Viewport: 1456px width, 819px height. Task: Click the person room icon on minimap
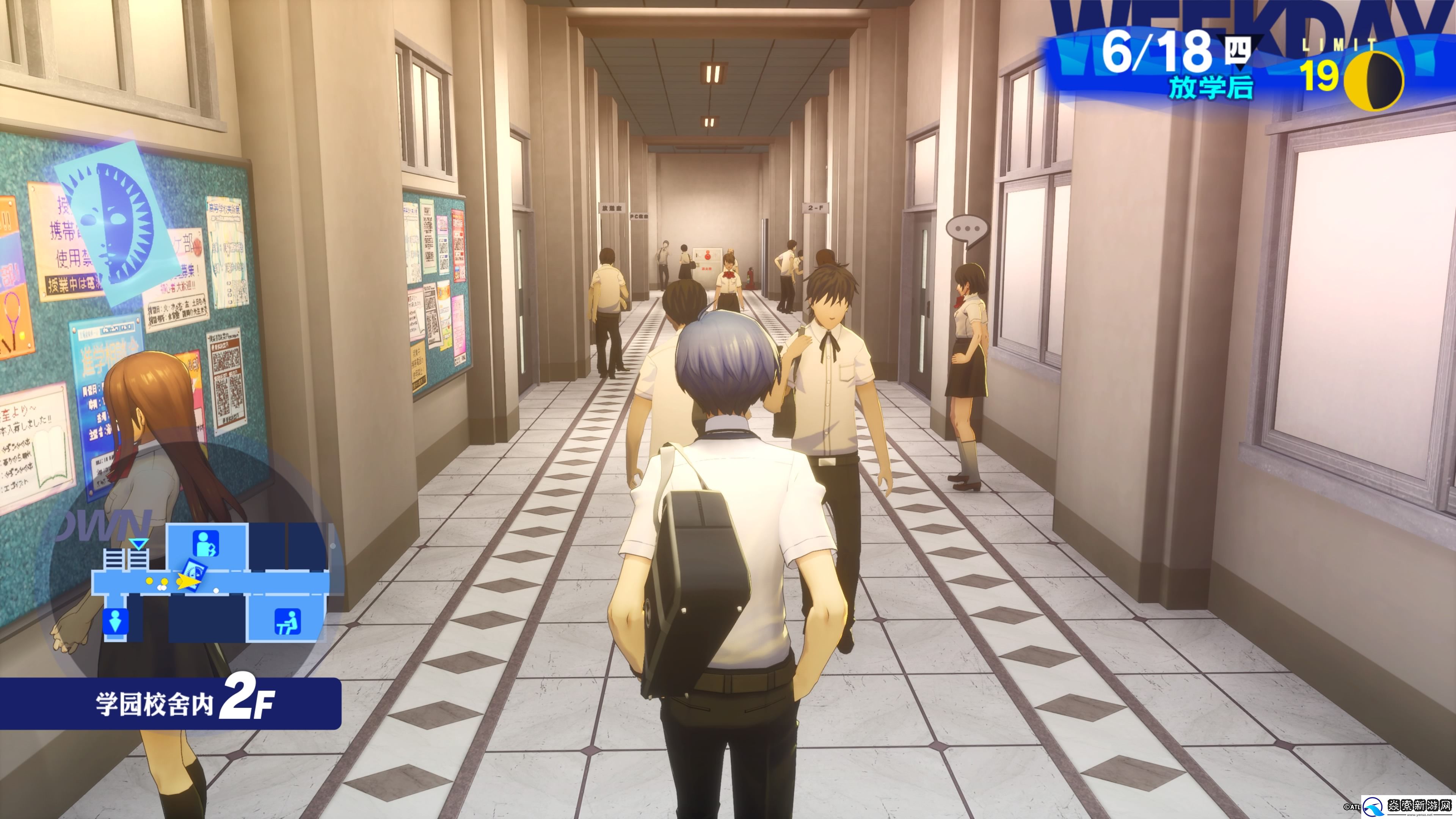point(206,544)
